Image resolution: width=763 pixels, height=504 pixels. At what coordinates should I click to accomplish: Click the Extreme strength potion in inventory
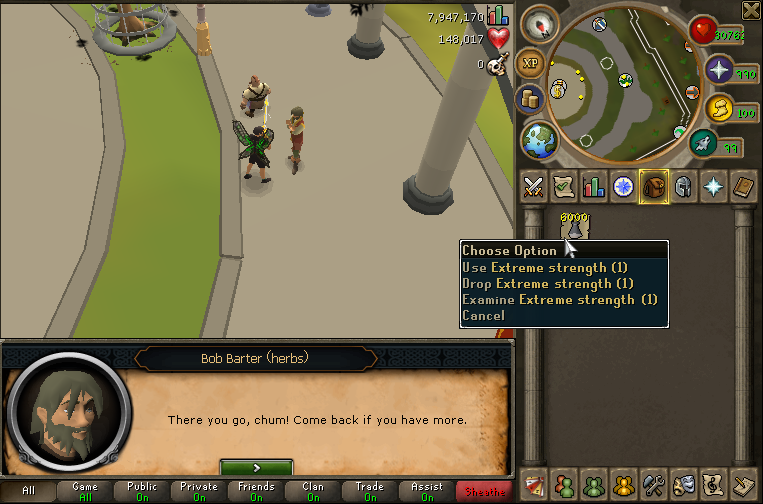pyautogui.click(x=574, y=228)
